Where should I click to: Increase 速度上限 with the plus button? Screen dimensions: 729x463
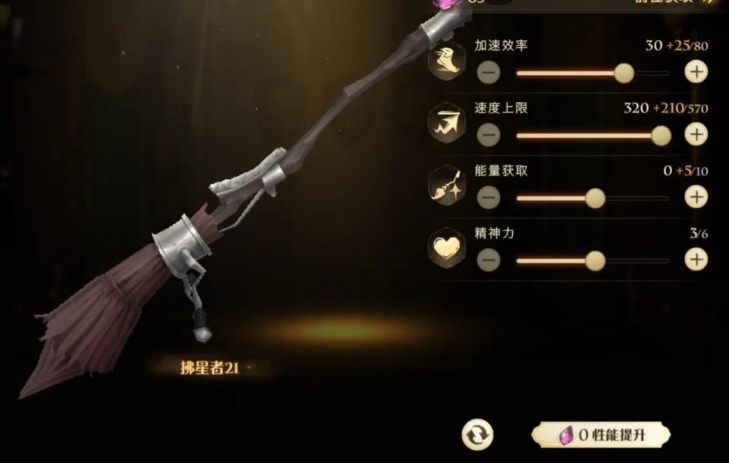tap(696, 135)
